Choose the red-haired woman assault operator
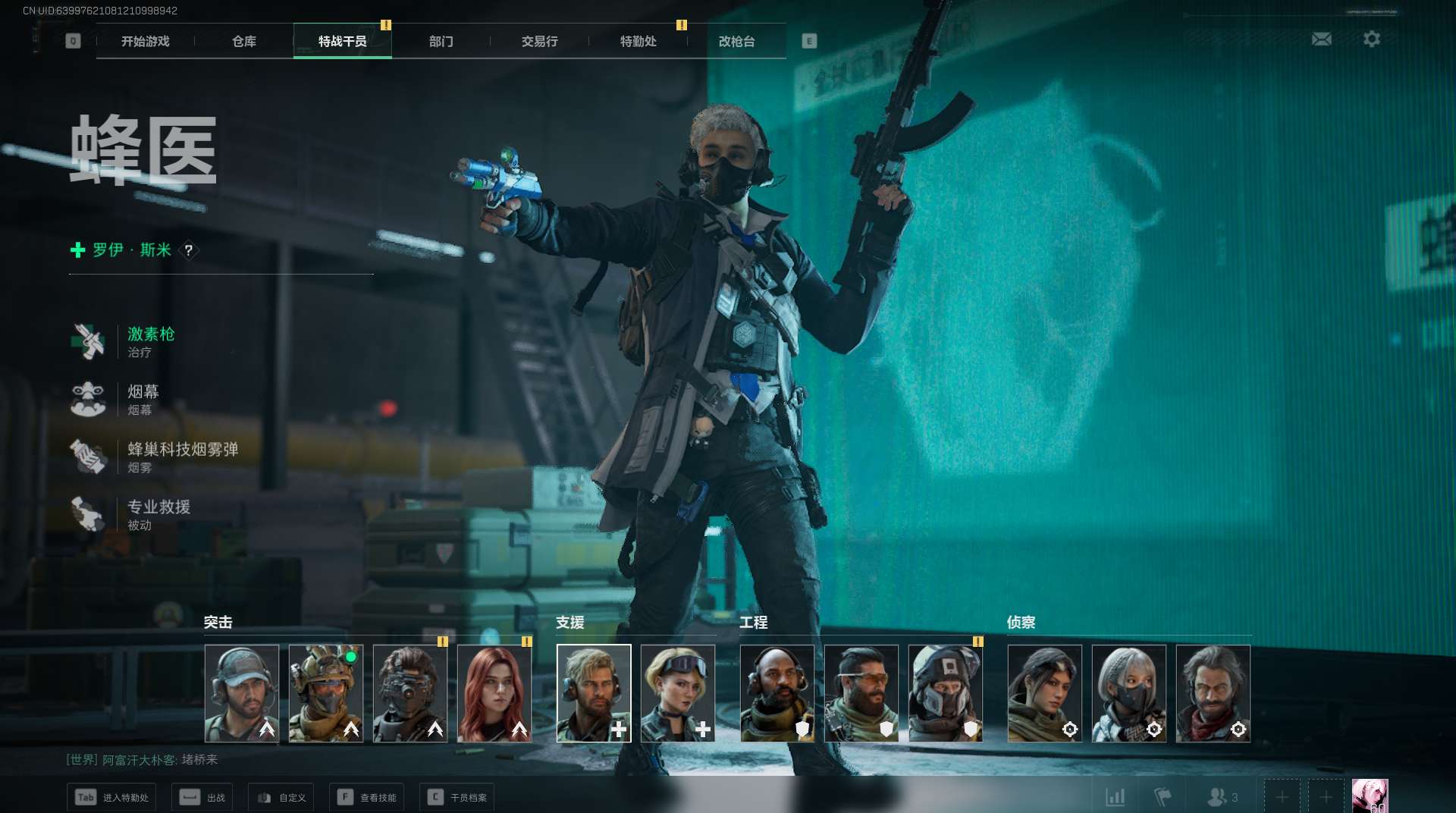 (x=494, y=693)
